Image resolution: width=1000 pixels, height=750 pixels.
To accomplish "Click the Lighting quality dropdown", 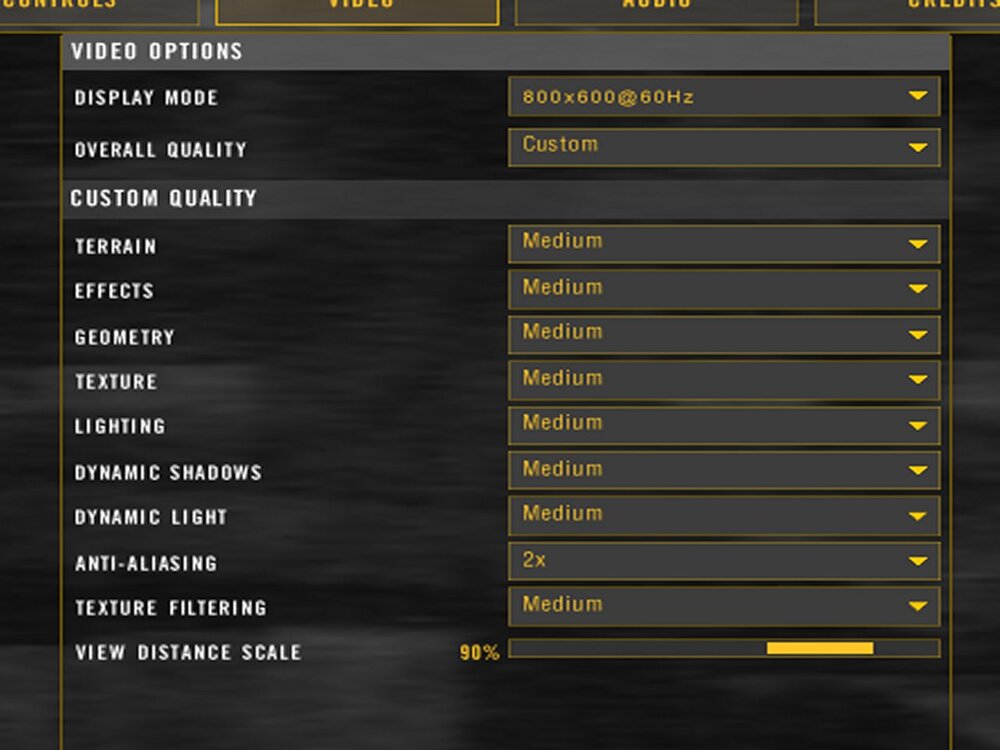I will tap(724, 426).
